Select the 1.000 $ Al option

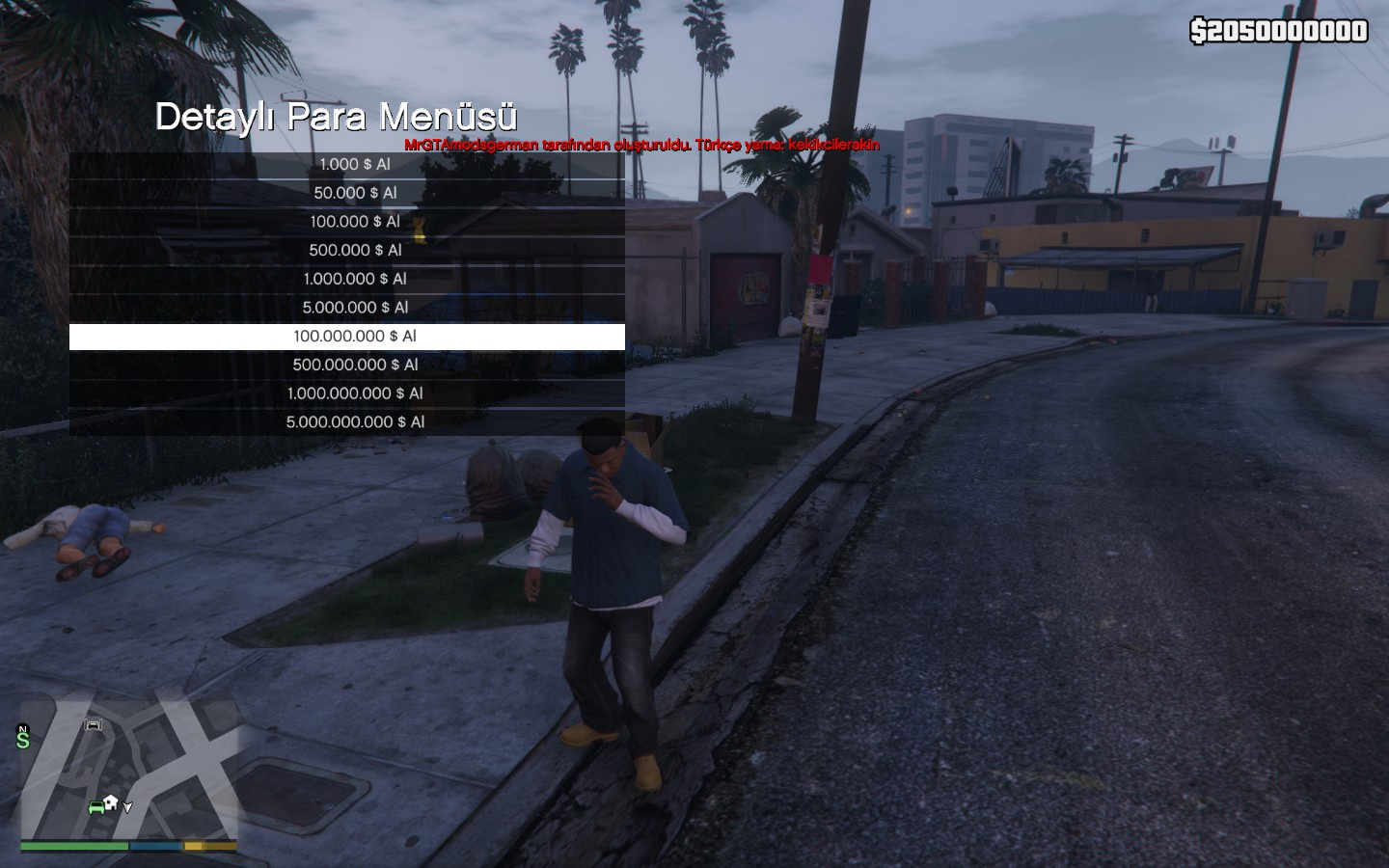click(x=355, y=165)
